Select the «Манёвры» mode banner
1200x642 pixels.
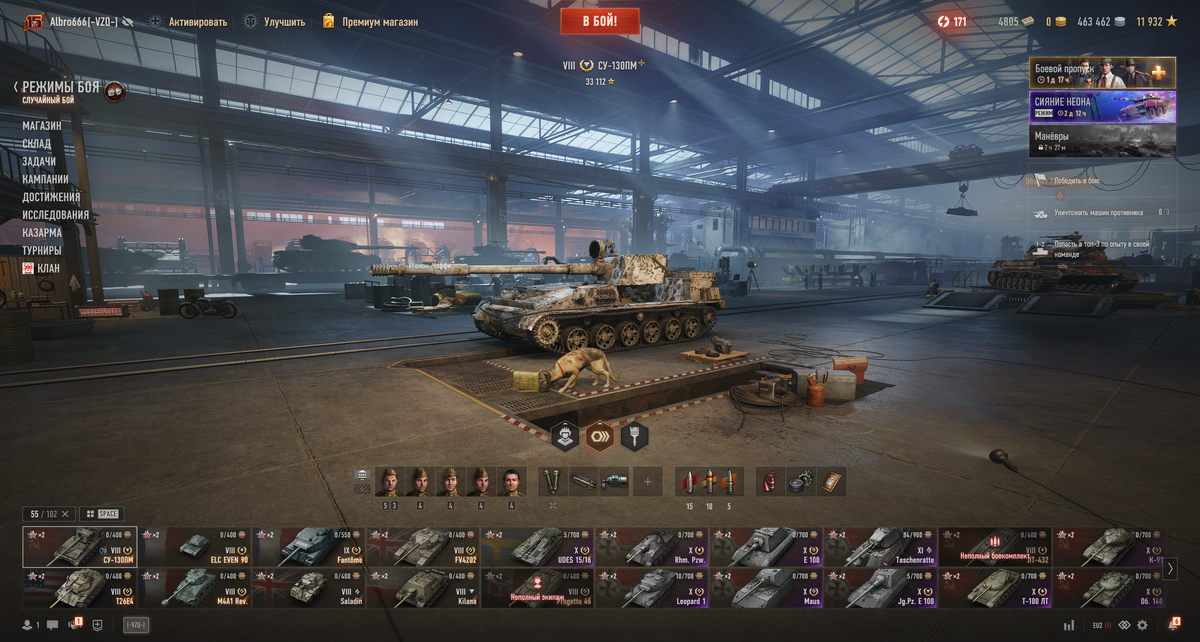[1102, 140]
